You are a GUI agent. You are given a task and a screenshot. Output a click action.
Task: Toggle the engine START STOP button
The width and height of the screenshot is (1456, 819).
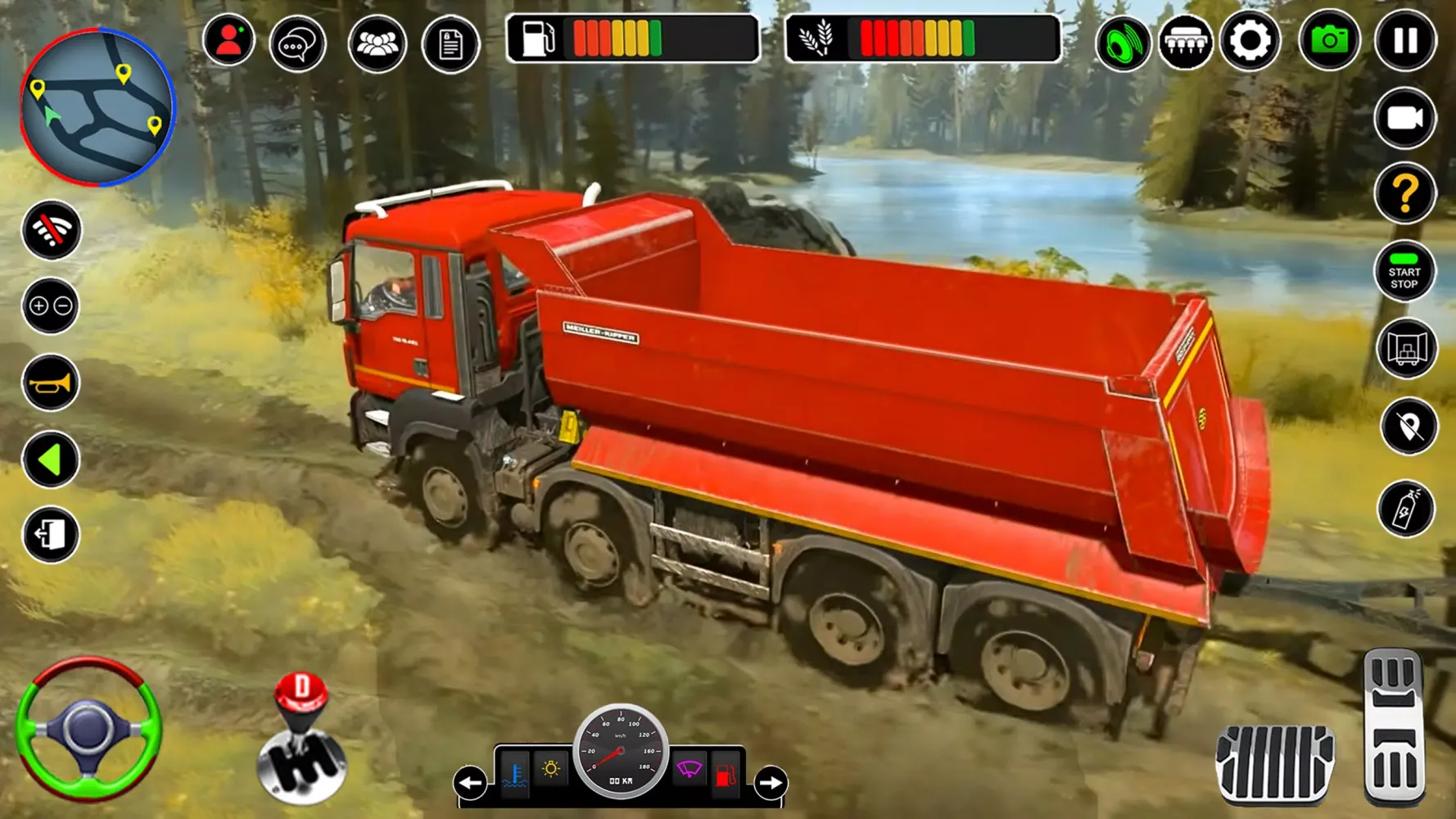pos(1404,273)
